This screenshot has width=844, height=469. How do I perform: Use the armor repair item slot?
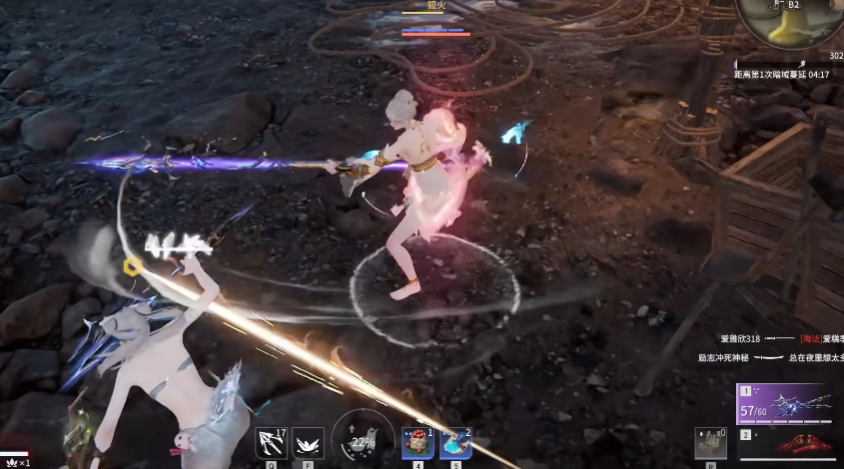(709, 442)
